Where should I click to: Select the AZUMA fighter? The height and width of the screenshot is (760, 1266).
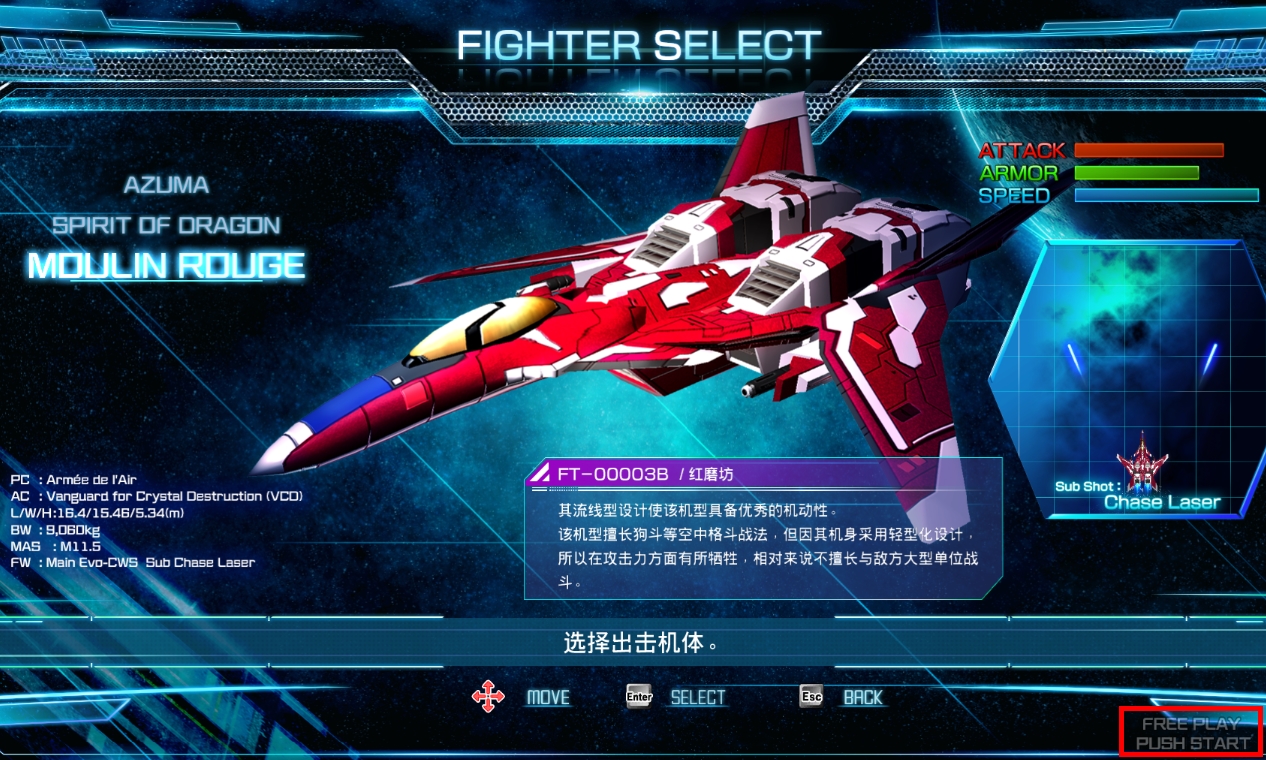[166, 185]
